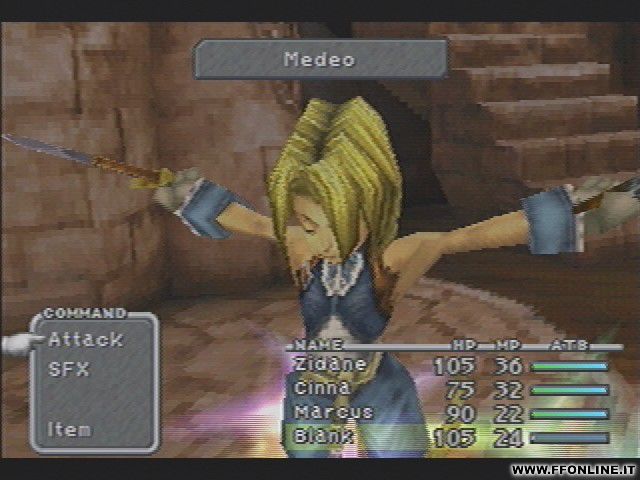
Task: Choose the SFX command
Action: 69,369
